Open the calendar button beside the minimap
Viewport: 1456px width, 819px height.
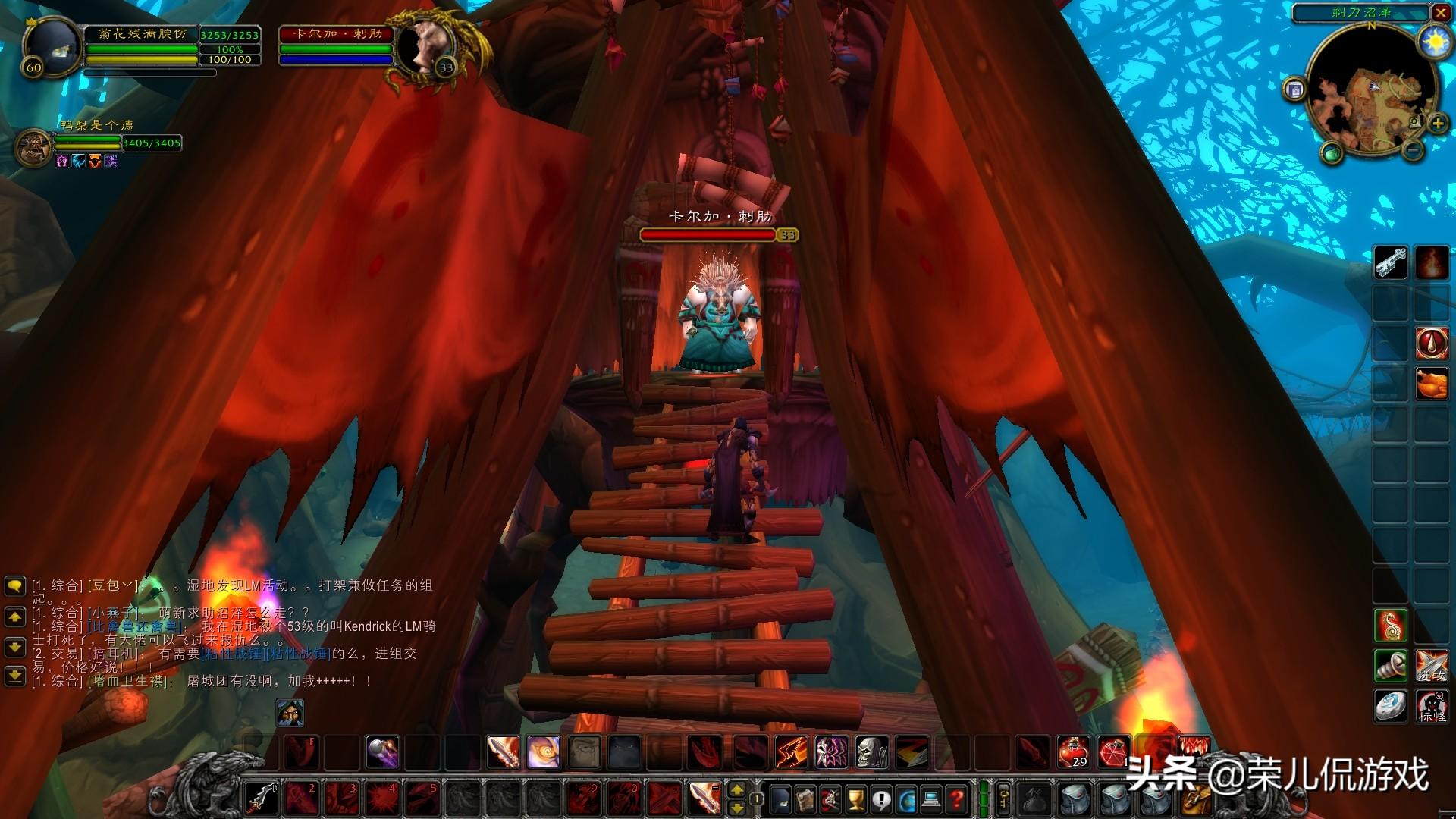pos(1295,90)
